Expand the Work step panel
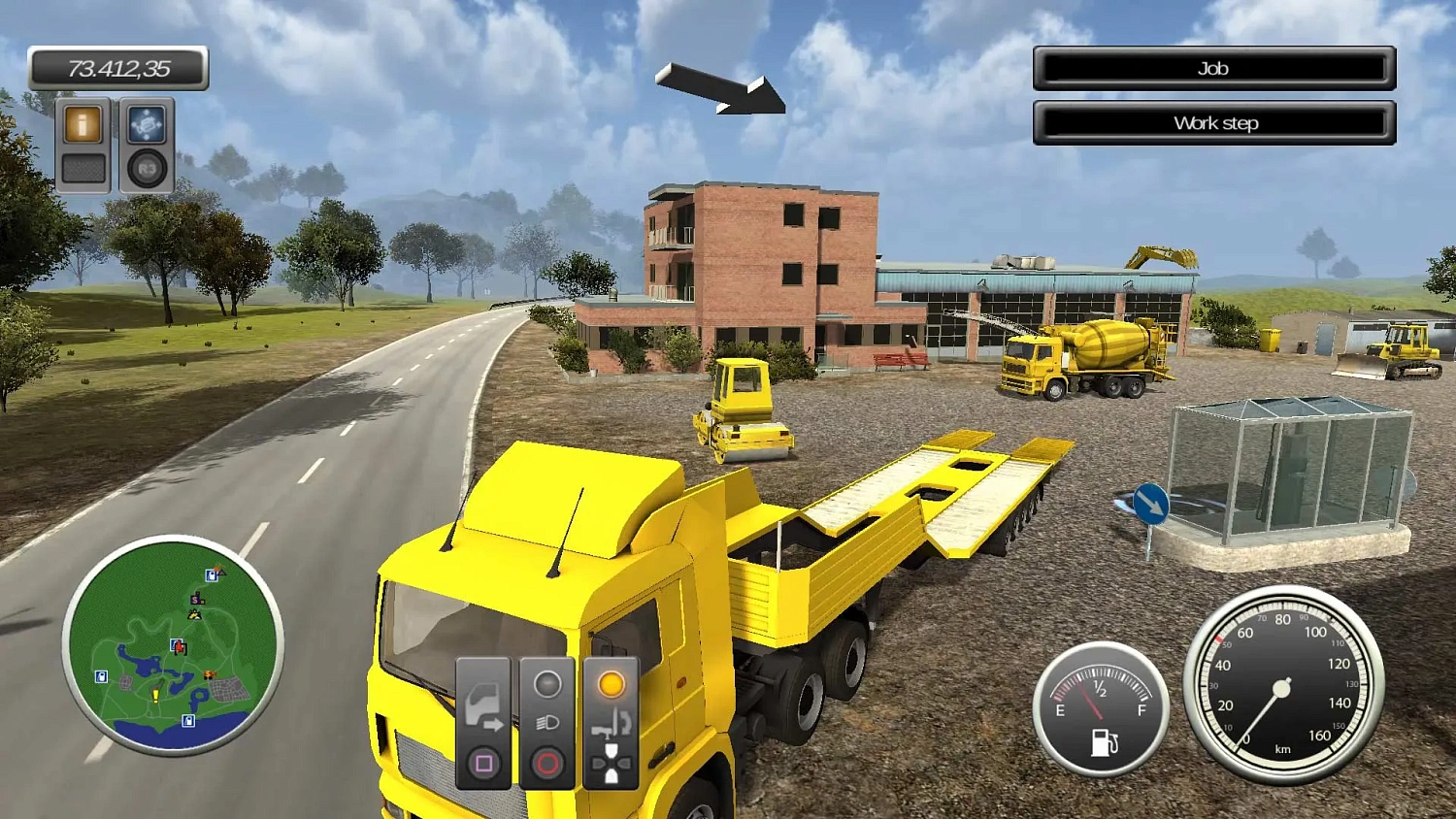1456x819 pixels. pos(1213,122)
